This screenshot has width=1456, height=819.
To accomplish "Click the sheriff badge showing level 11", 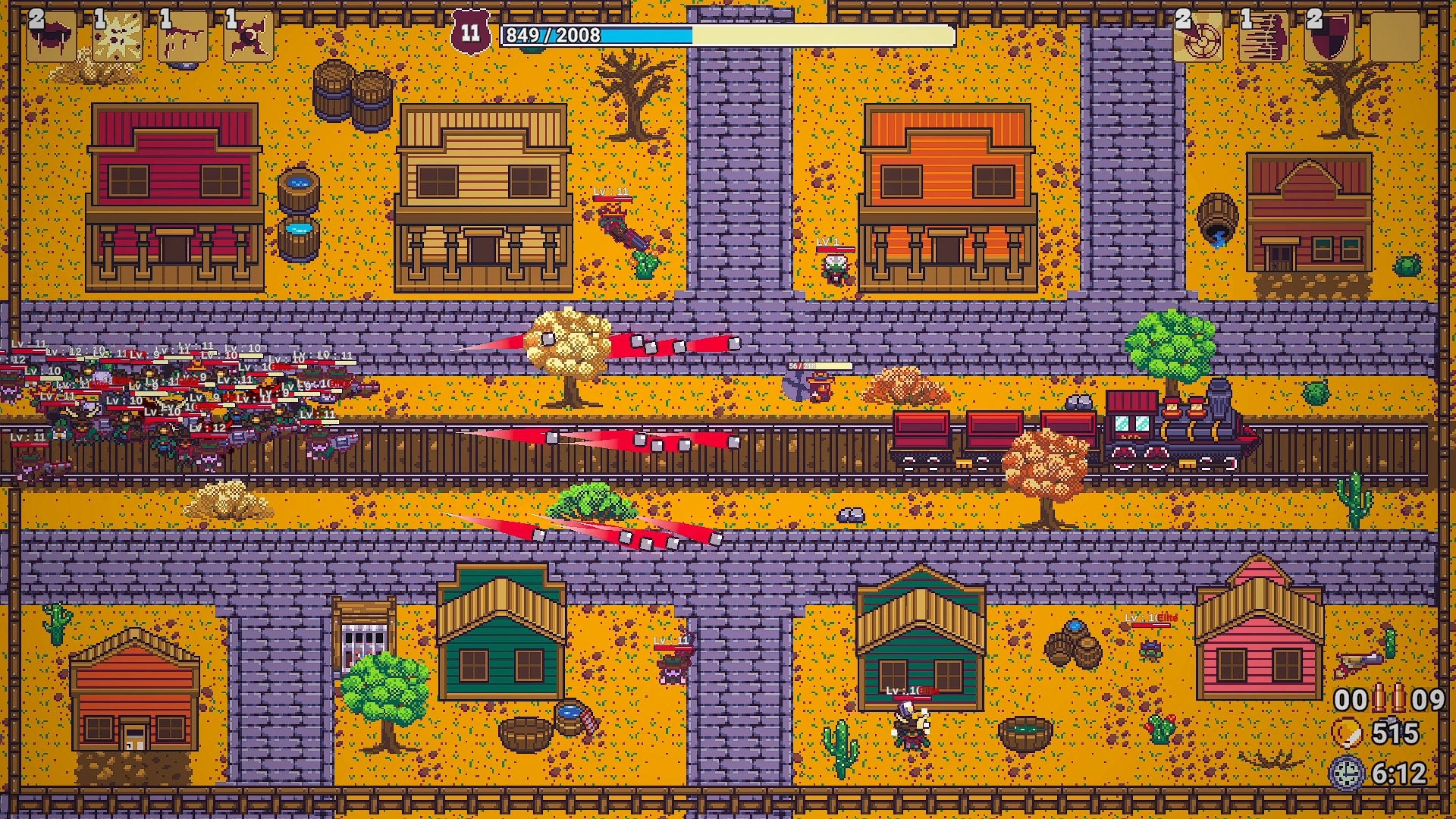I will (x=469, y=30).
